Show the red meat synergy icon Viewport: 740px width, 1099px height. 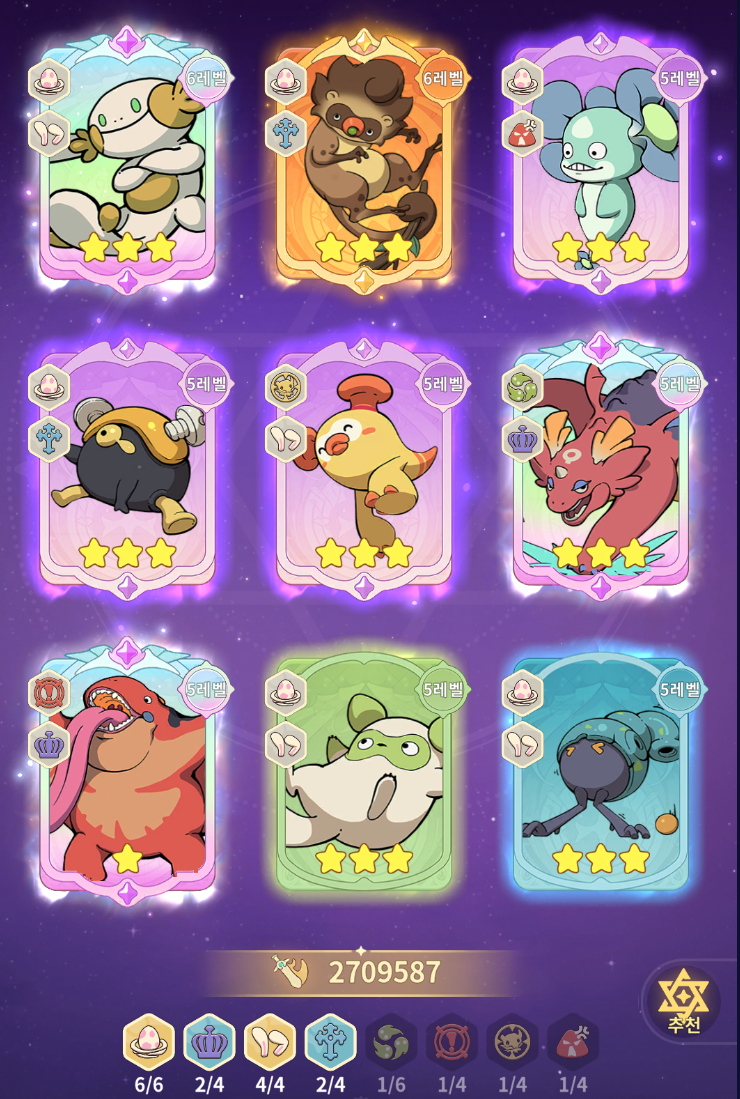pyautogui.click(x=573, y=1042)
